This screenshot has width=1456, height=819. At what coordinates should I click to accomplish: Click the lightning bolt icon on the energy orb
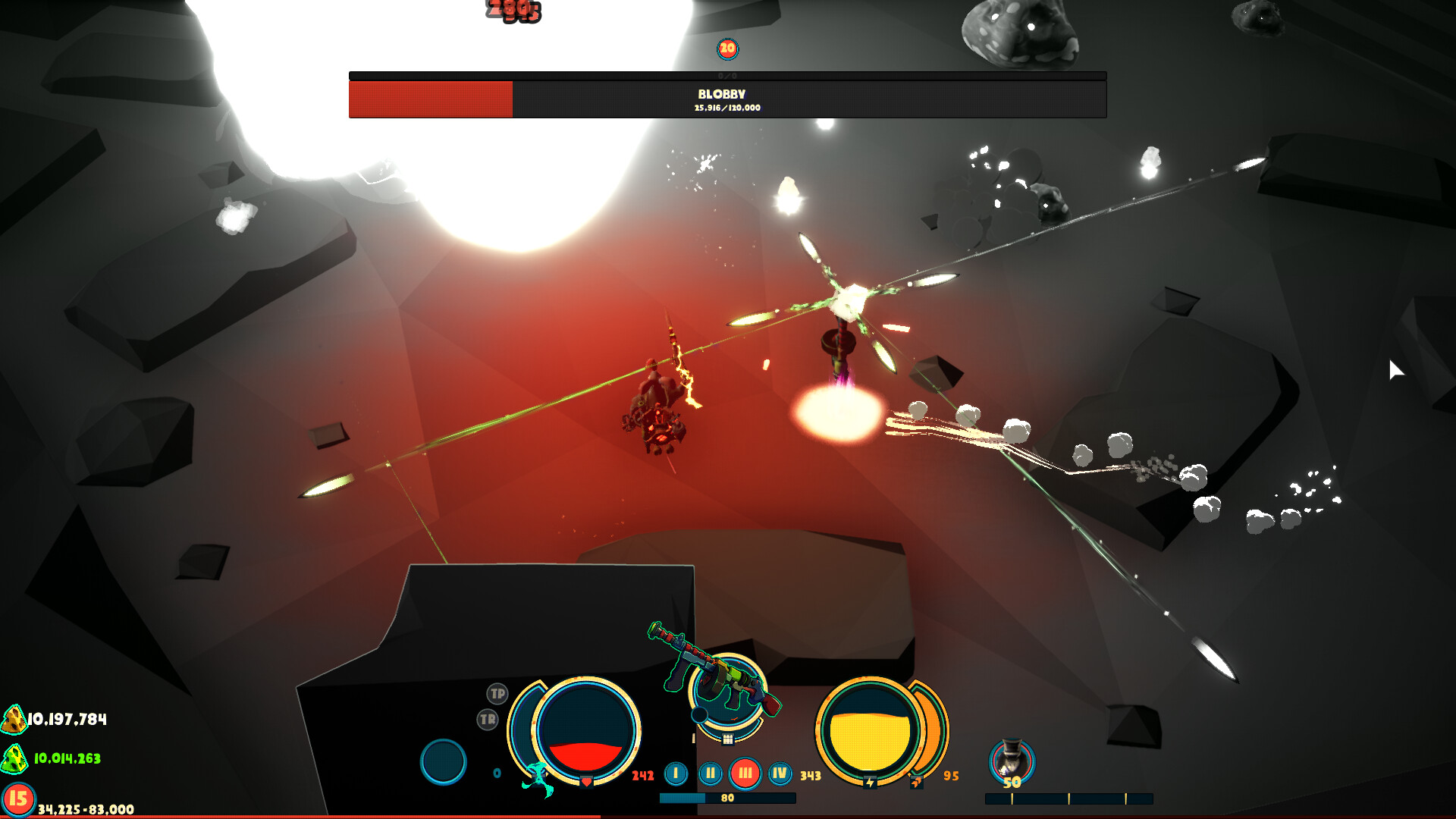pos(871,783)
